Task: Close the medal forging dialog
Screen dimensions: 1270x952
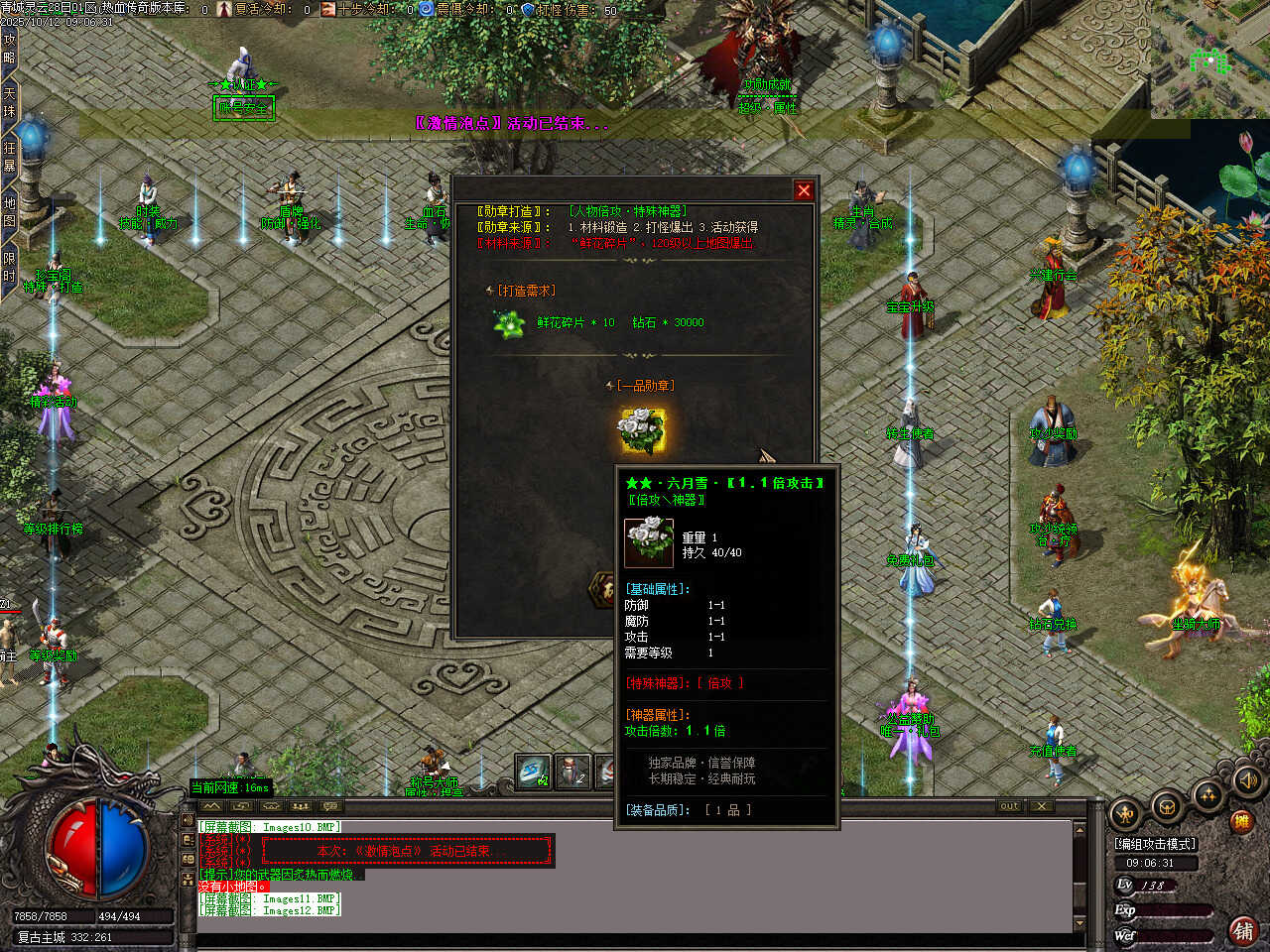Action: [804, 190]
